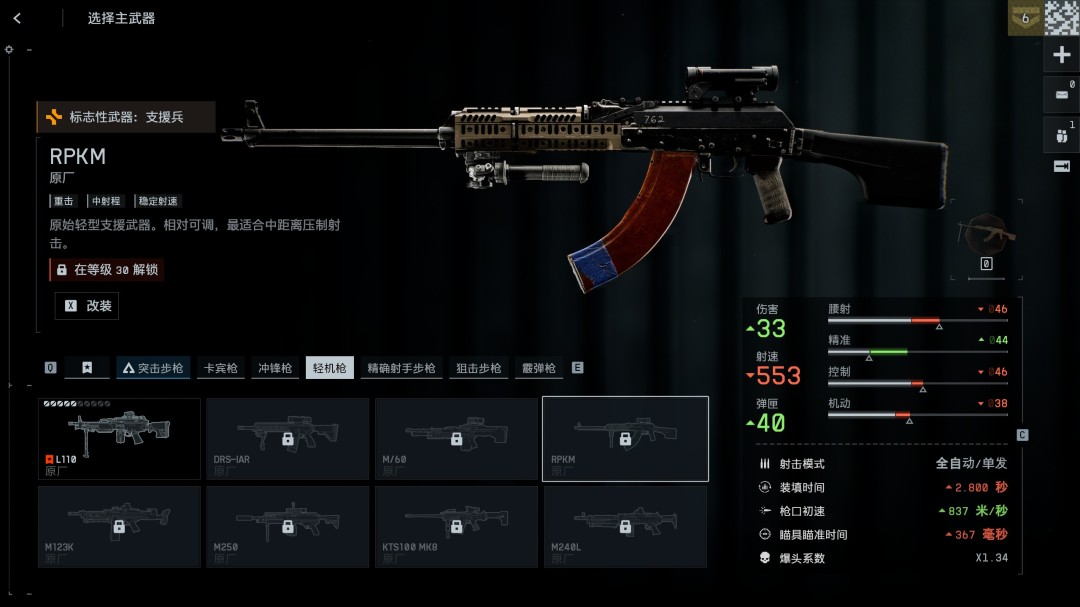This screenshot has height=607, width=1080.
Task: Select the 冲锋枪 submachine gun tab
Action: (x=275, y=368)
